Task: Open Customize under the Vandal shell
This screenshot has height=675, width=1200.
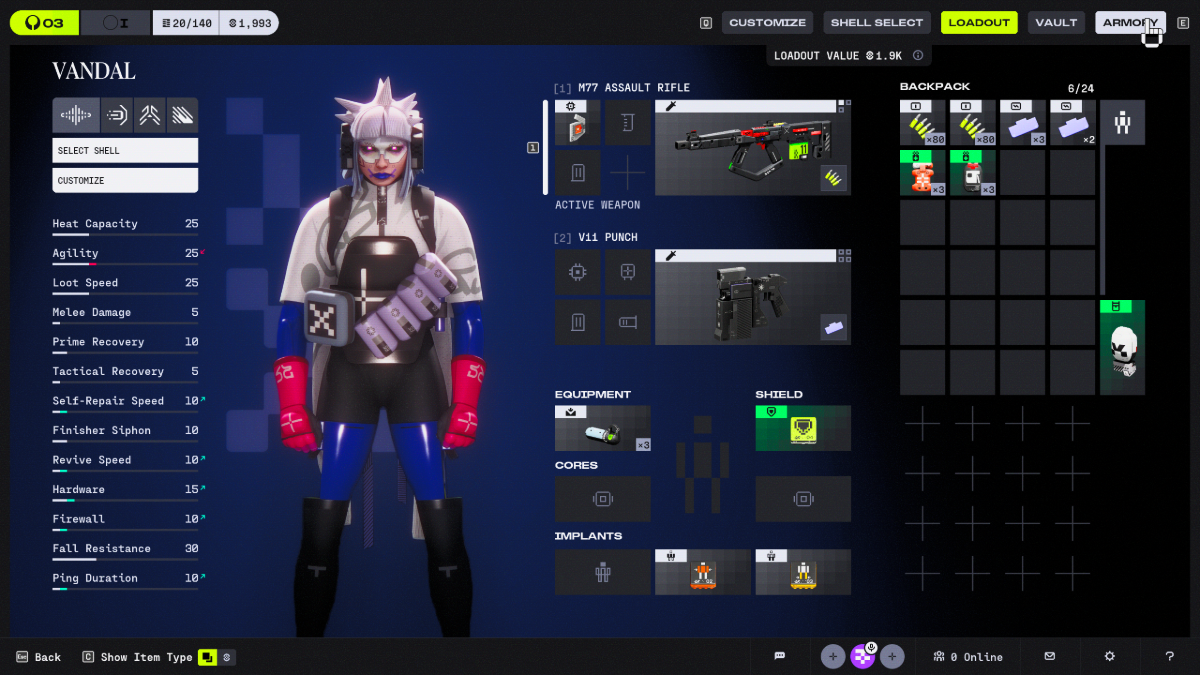Action: (125, 181)
